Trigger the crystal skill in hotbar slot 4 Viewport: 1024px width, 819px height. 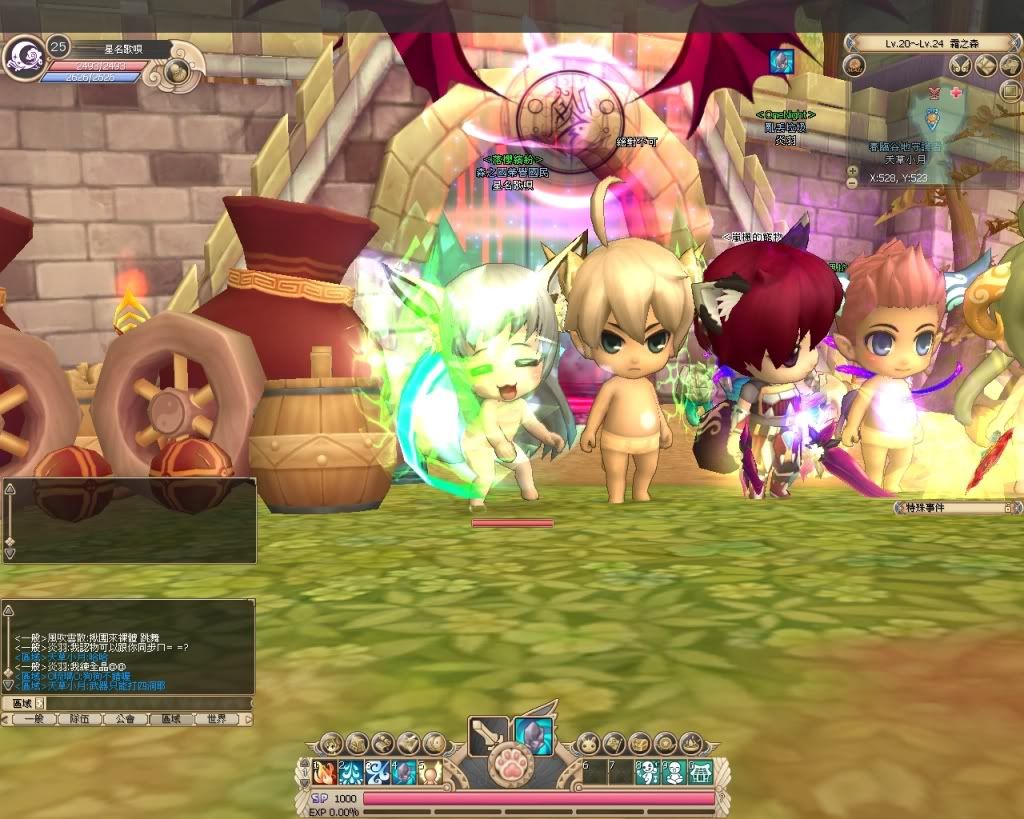[x=403, y=773]
